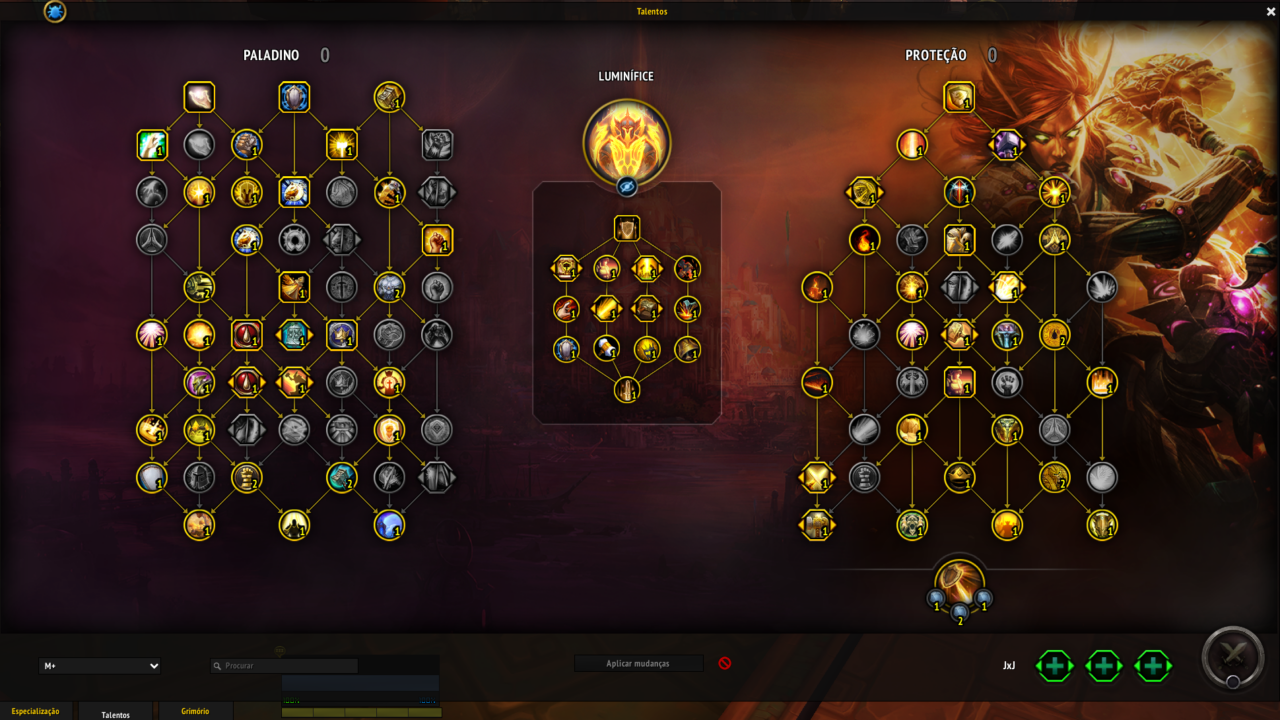Click the Aplicar mudanças button

(638, 663)
